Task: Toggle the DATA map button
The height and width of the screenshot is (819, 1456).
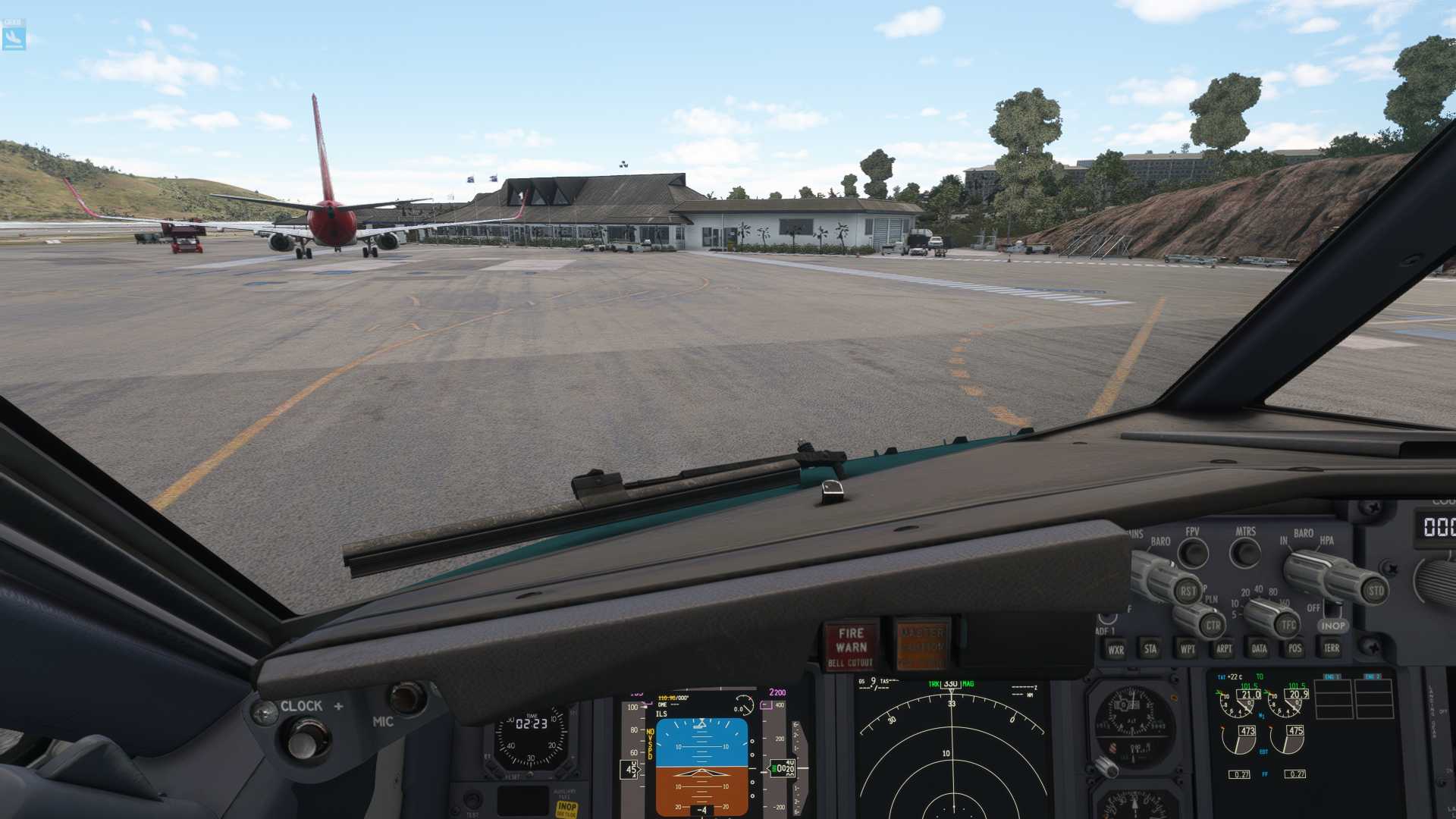Action: click(x=1260, y=648)
